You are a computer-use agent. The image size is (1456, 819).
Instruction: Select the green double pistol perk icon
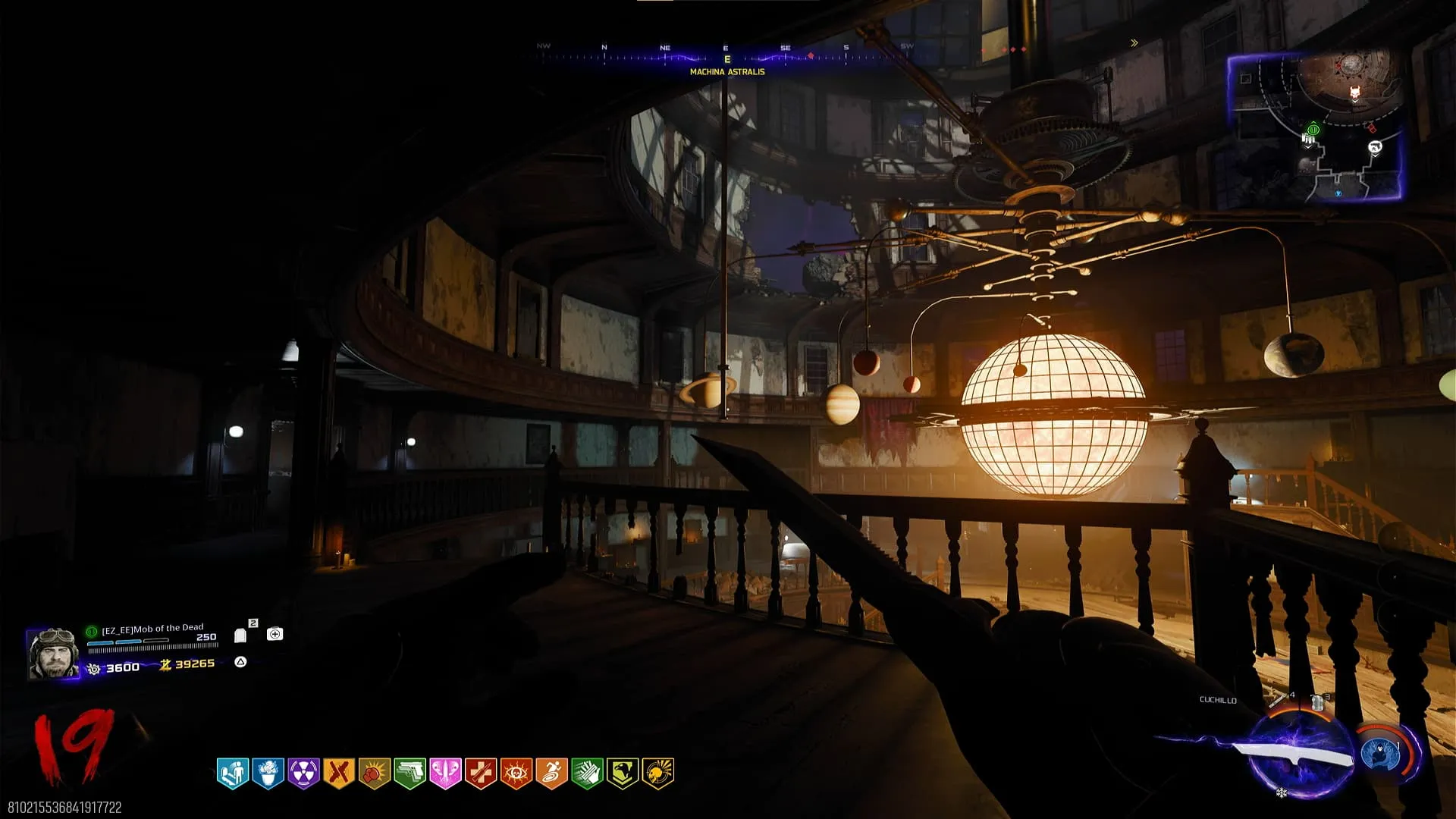409,773
